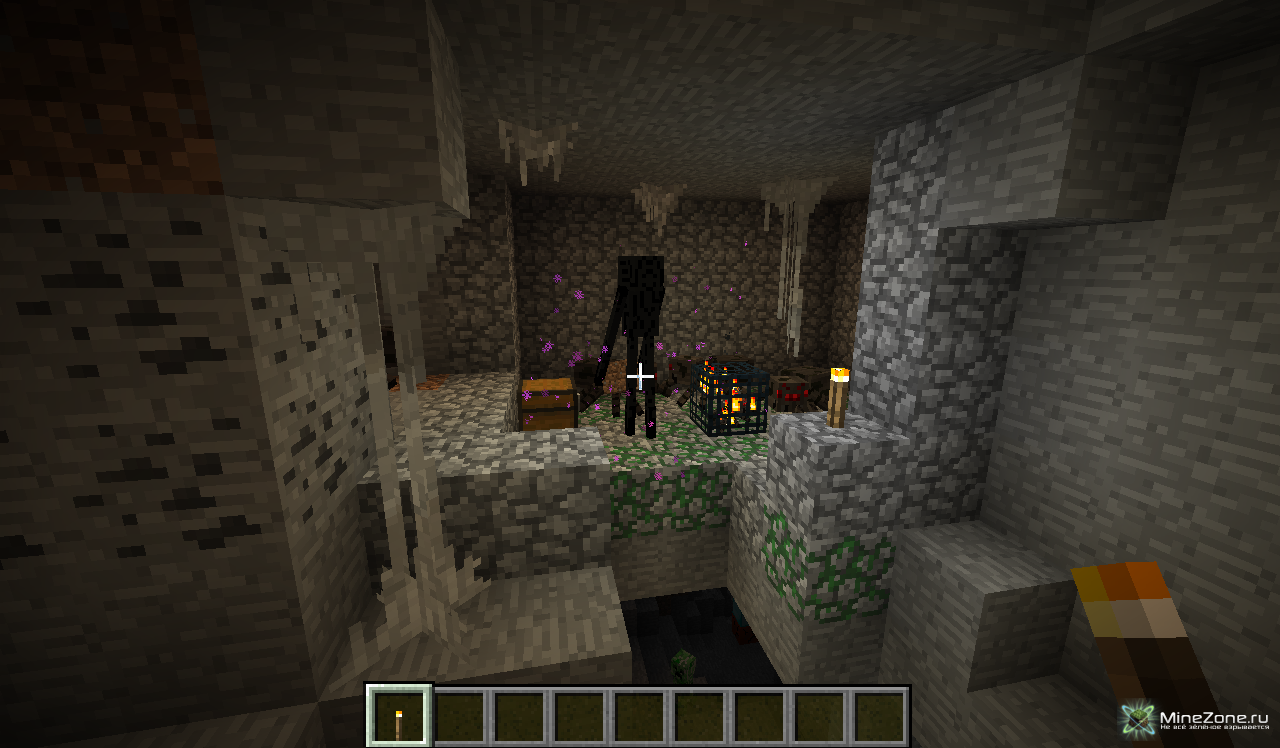Select the torch hotbar slot
This screenshot has width=1280, height=748.
coord(399,716)
